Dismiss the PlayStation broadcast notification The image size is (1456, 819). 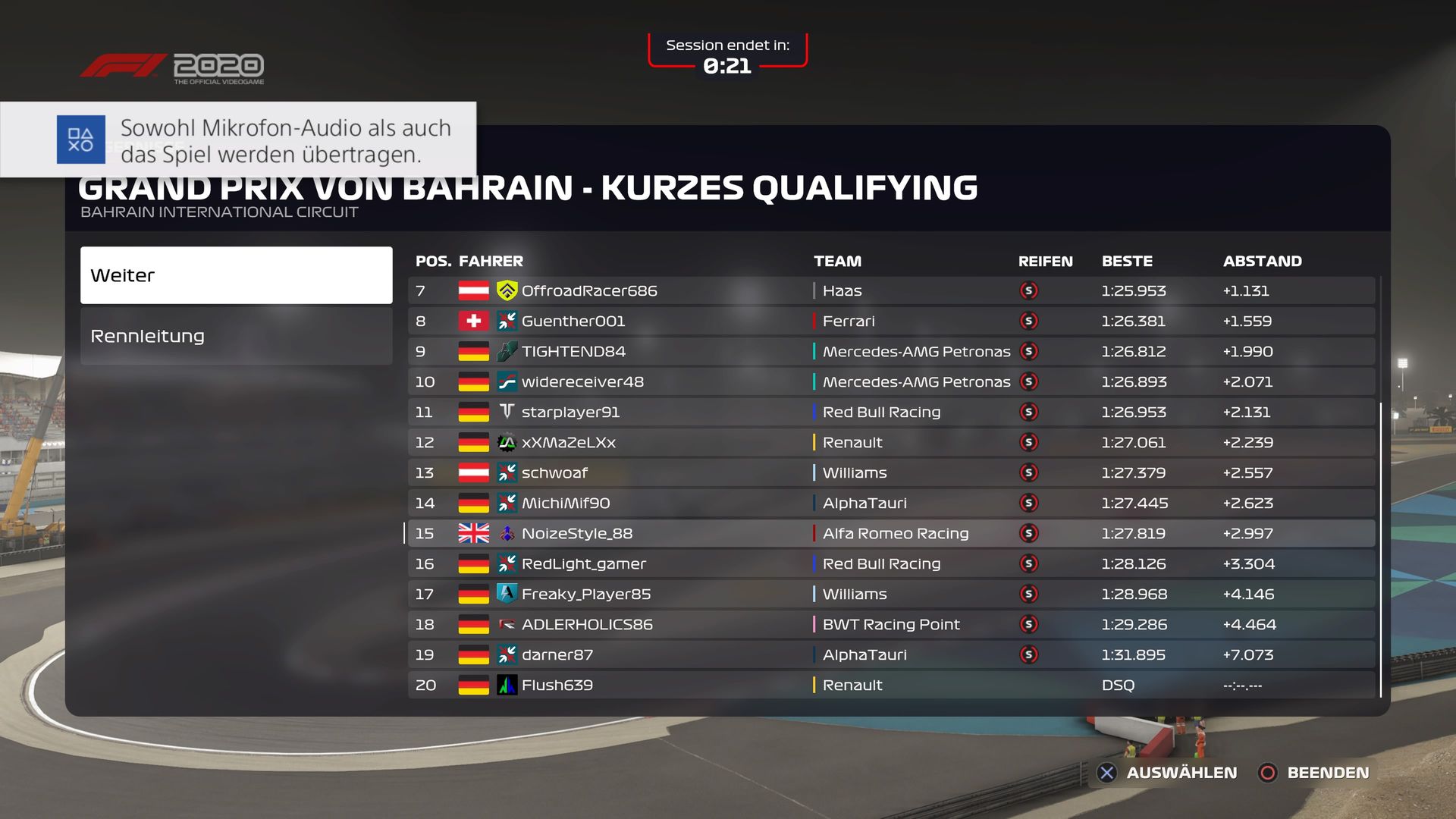pyautogui.click(x=238, y=140)
